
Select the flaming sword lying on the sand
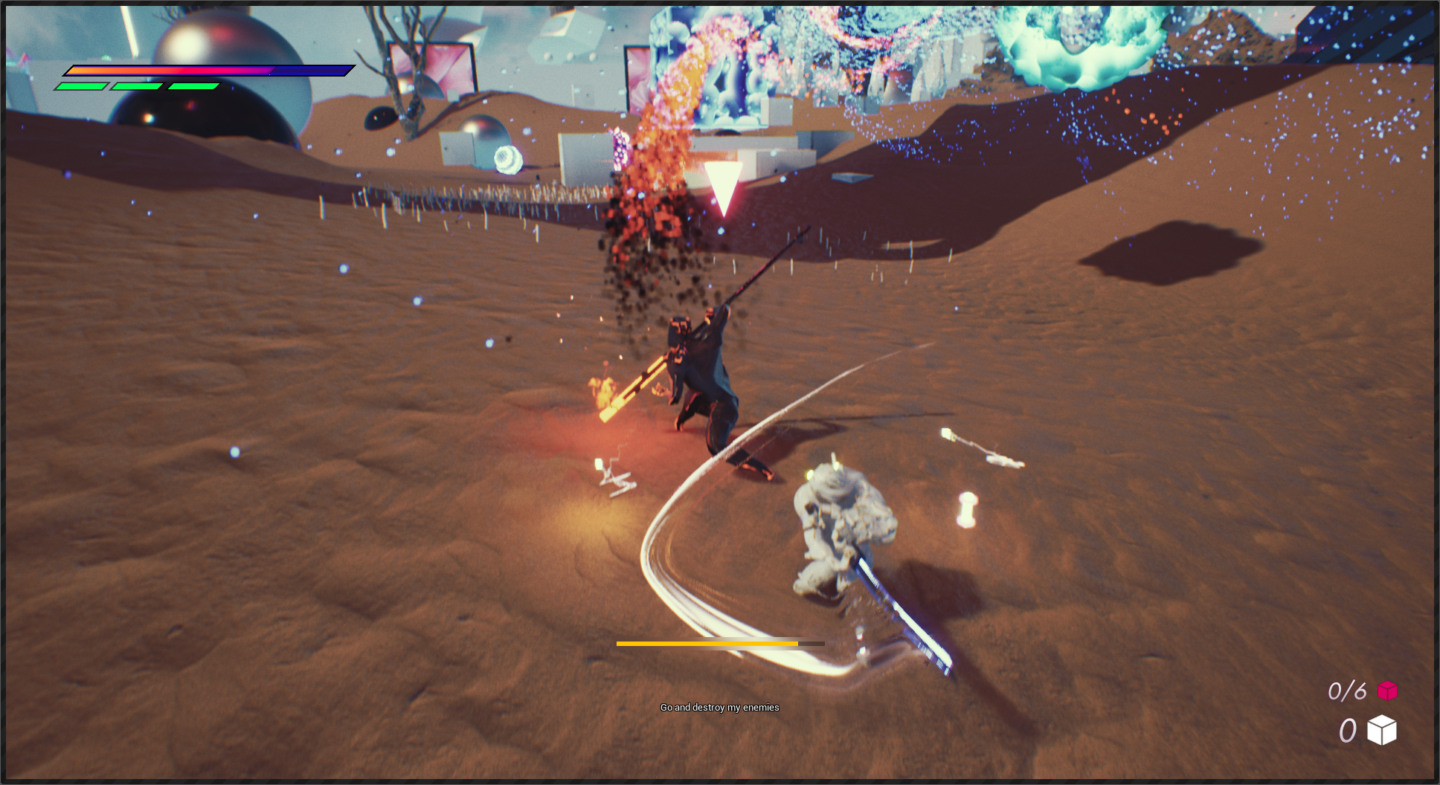point(635,385)
